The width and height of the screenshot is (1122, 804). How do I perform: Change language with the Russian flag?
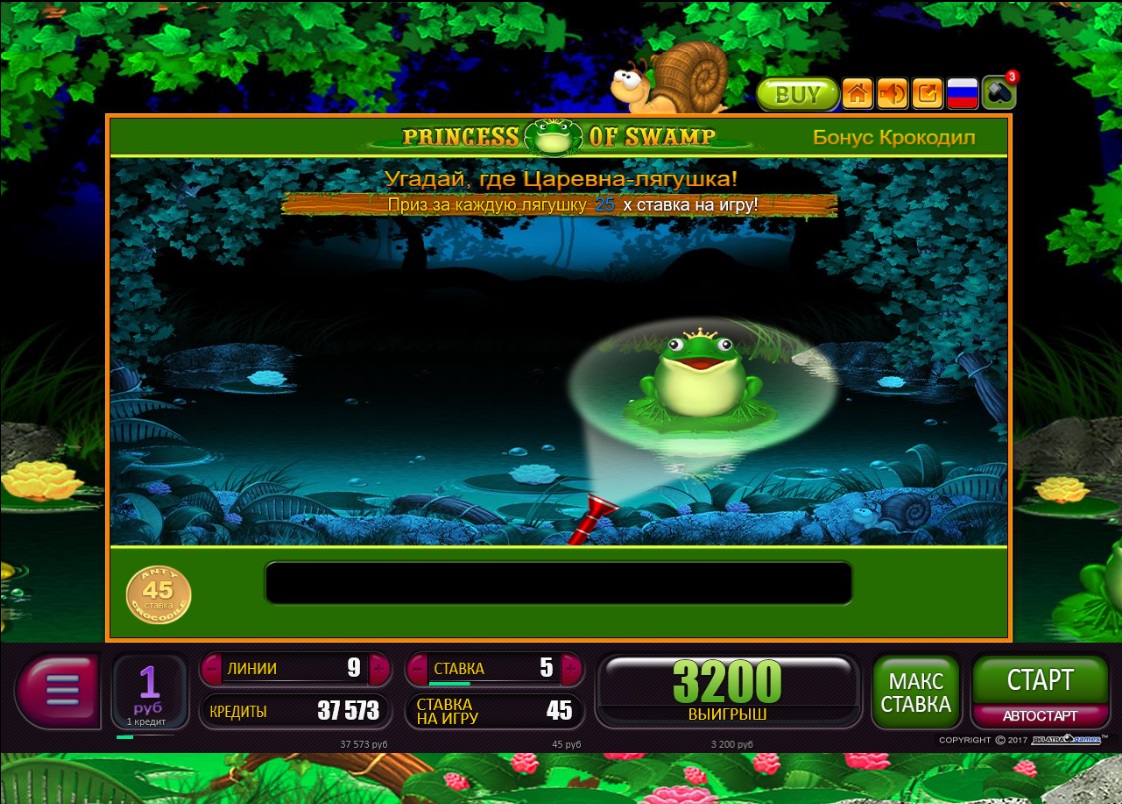coord(962,94)
